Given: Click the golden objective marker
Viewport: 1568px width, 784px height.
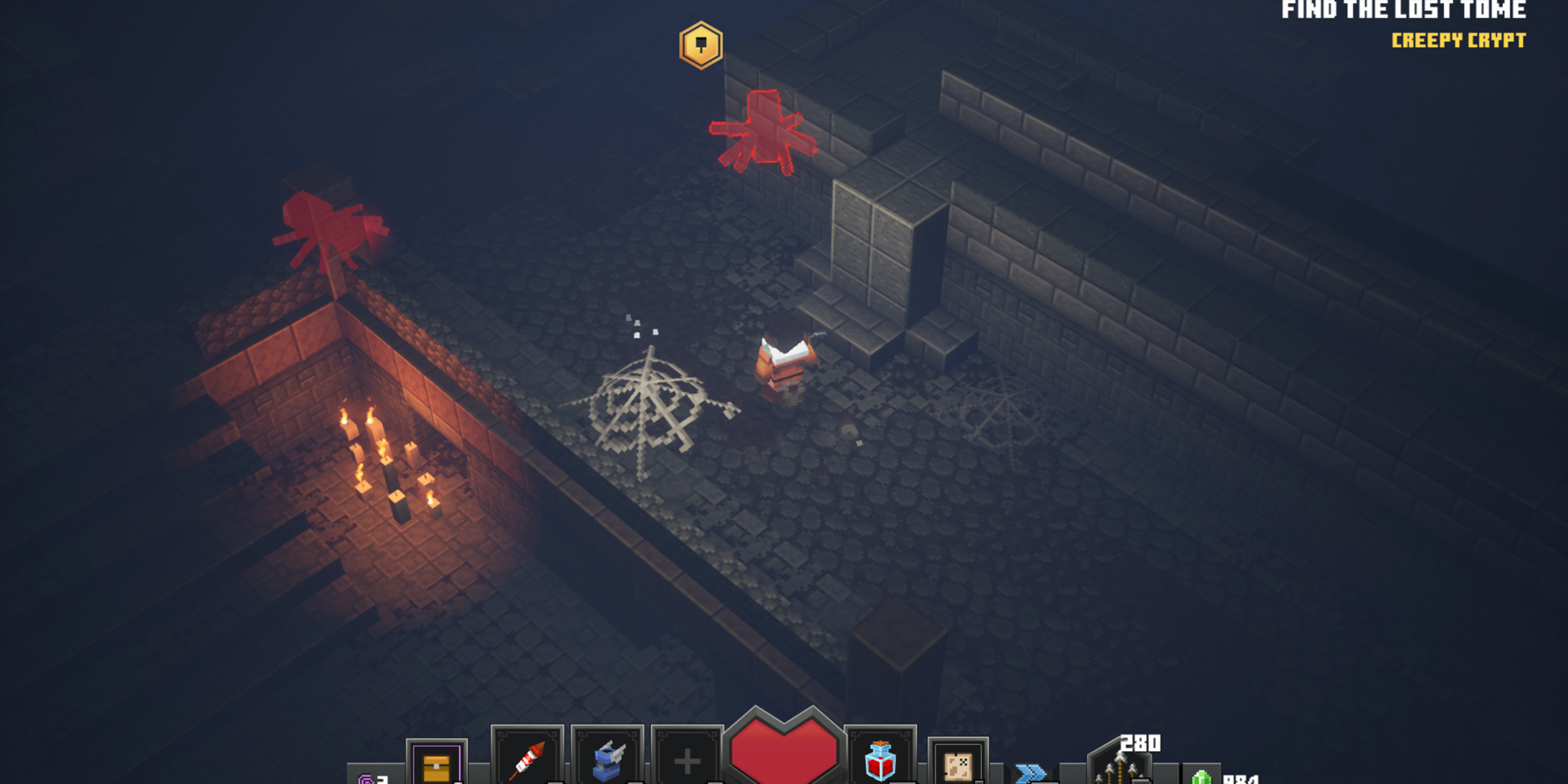Looking at the screenshot, I should tap(700, 46).
